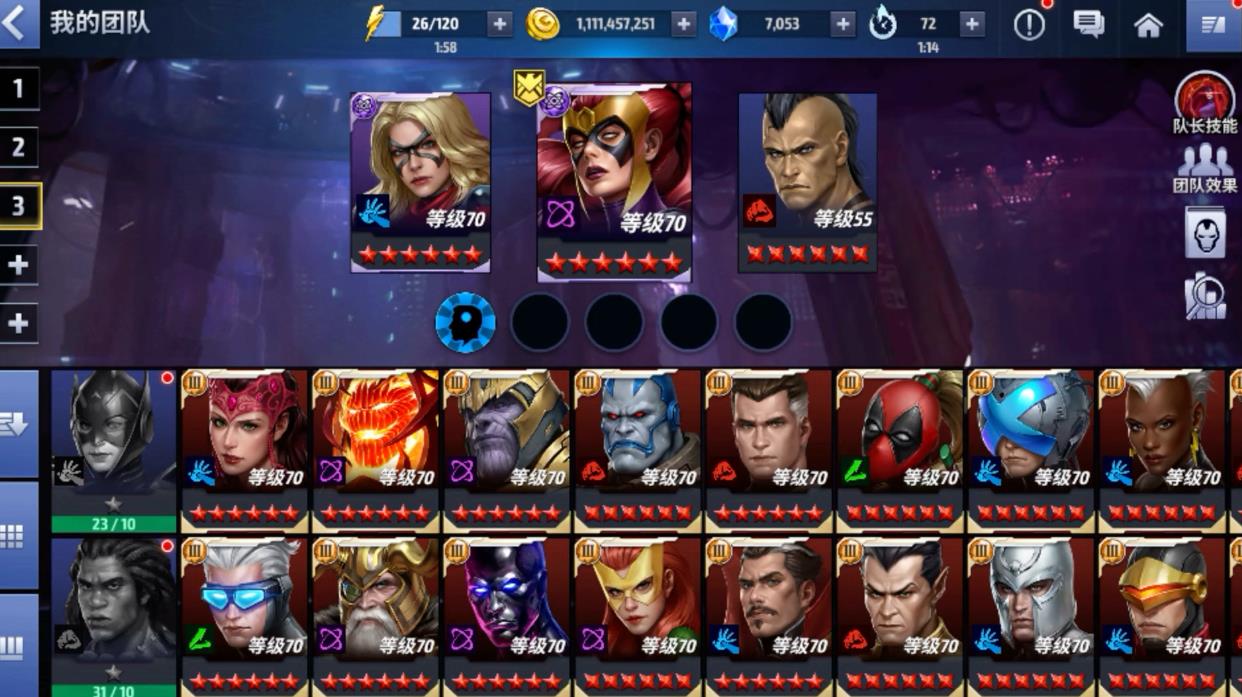
Task: Choose Thanos from the roster
Action: (x=507, y=445)
